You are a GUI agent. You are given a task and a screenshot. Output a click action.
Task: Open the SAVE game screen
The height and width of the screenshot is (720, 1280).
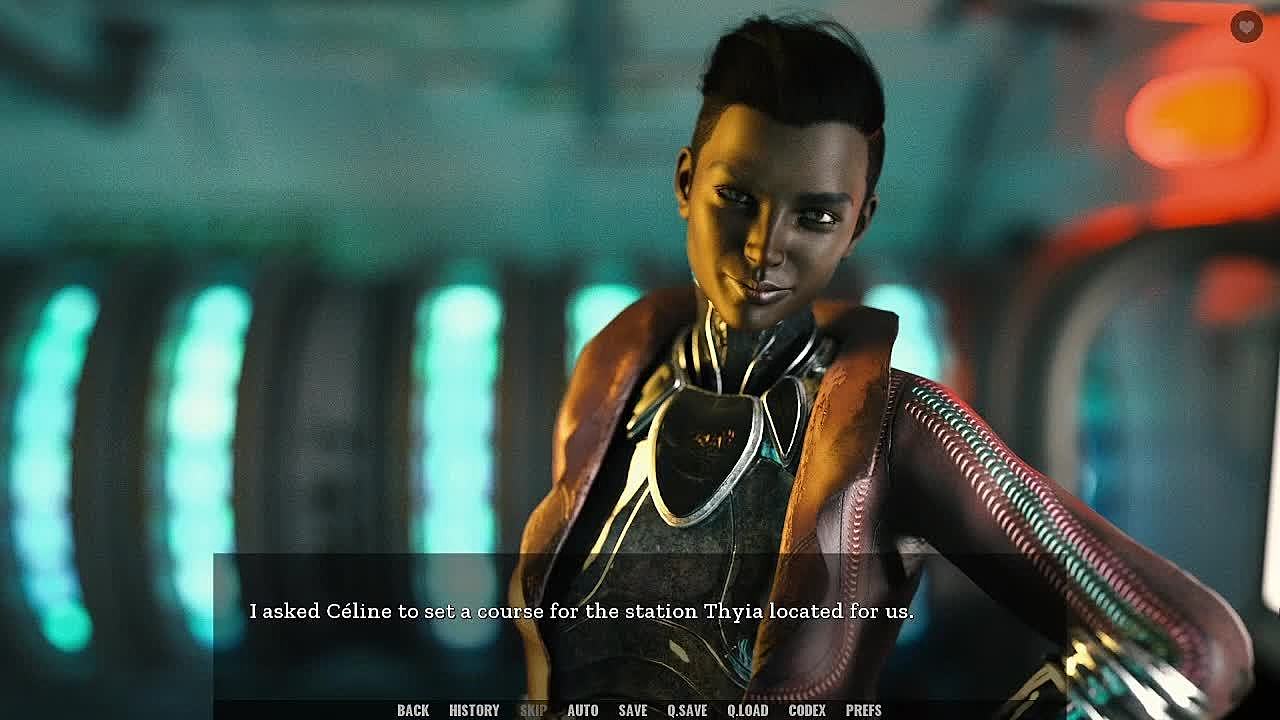[x=632, y=710]
